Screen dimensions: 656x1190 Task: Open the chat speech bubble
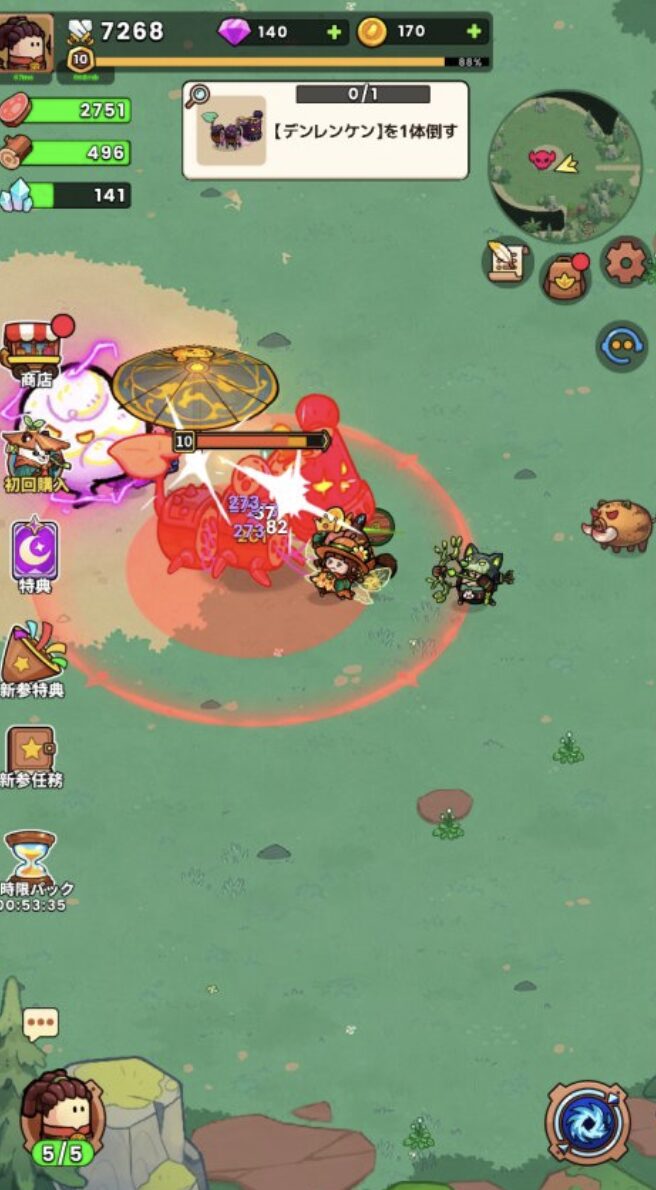41,1023
